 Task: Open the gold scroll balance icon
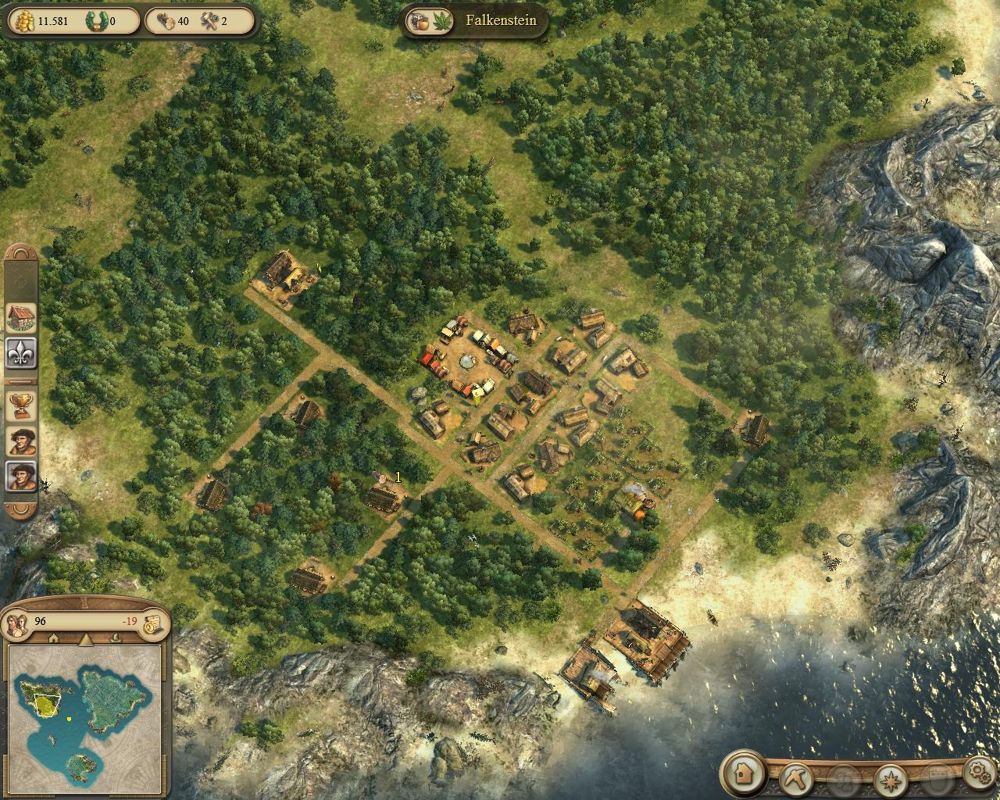(153, 624)
